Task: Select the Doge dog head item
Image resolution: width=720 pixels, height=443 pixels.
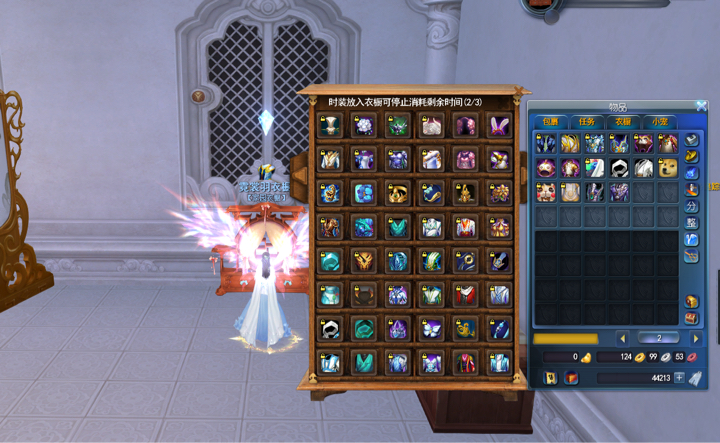Action: [667, 167]
